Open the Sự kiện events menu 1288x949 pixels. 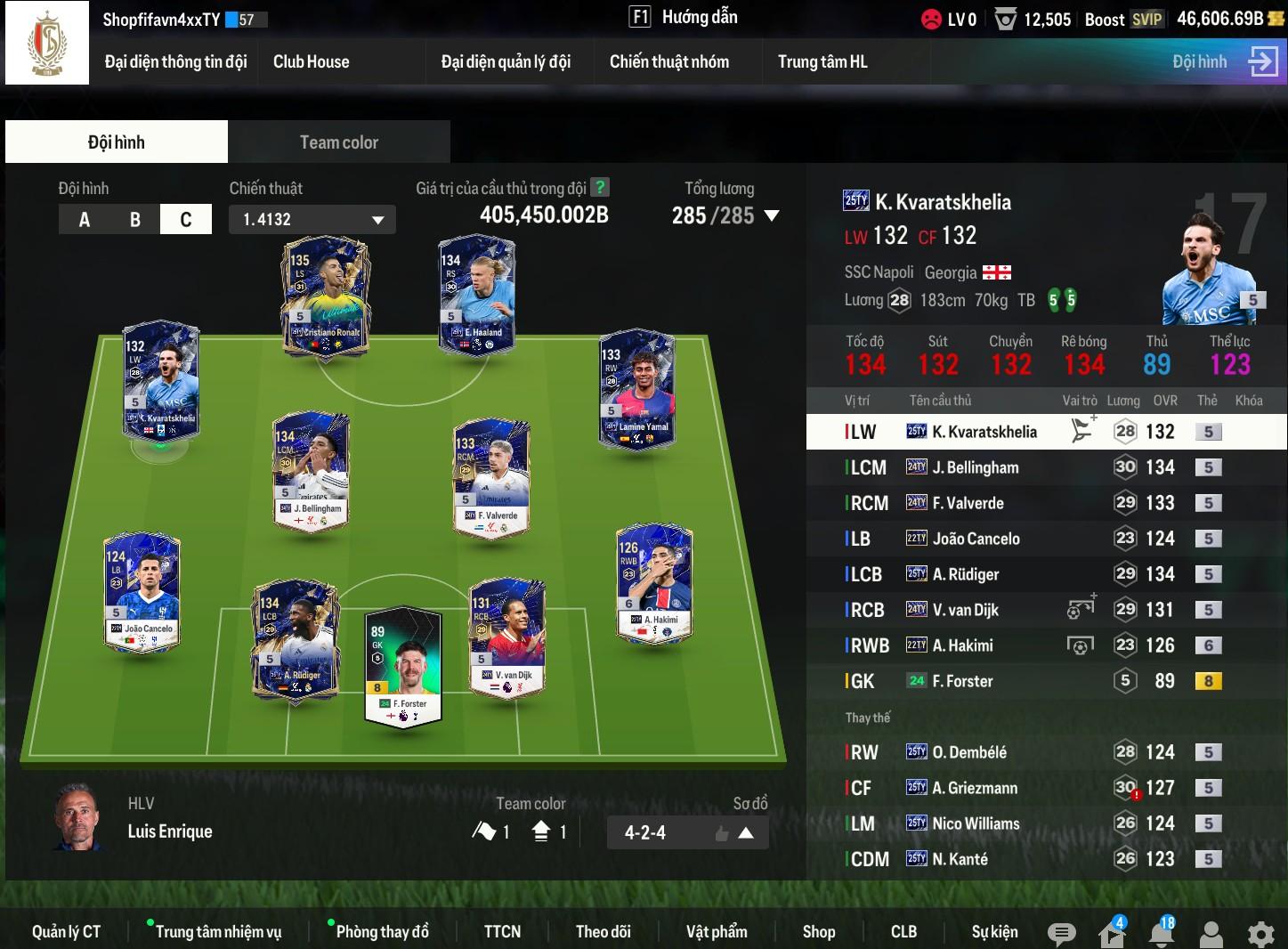point(994,931)
